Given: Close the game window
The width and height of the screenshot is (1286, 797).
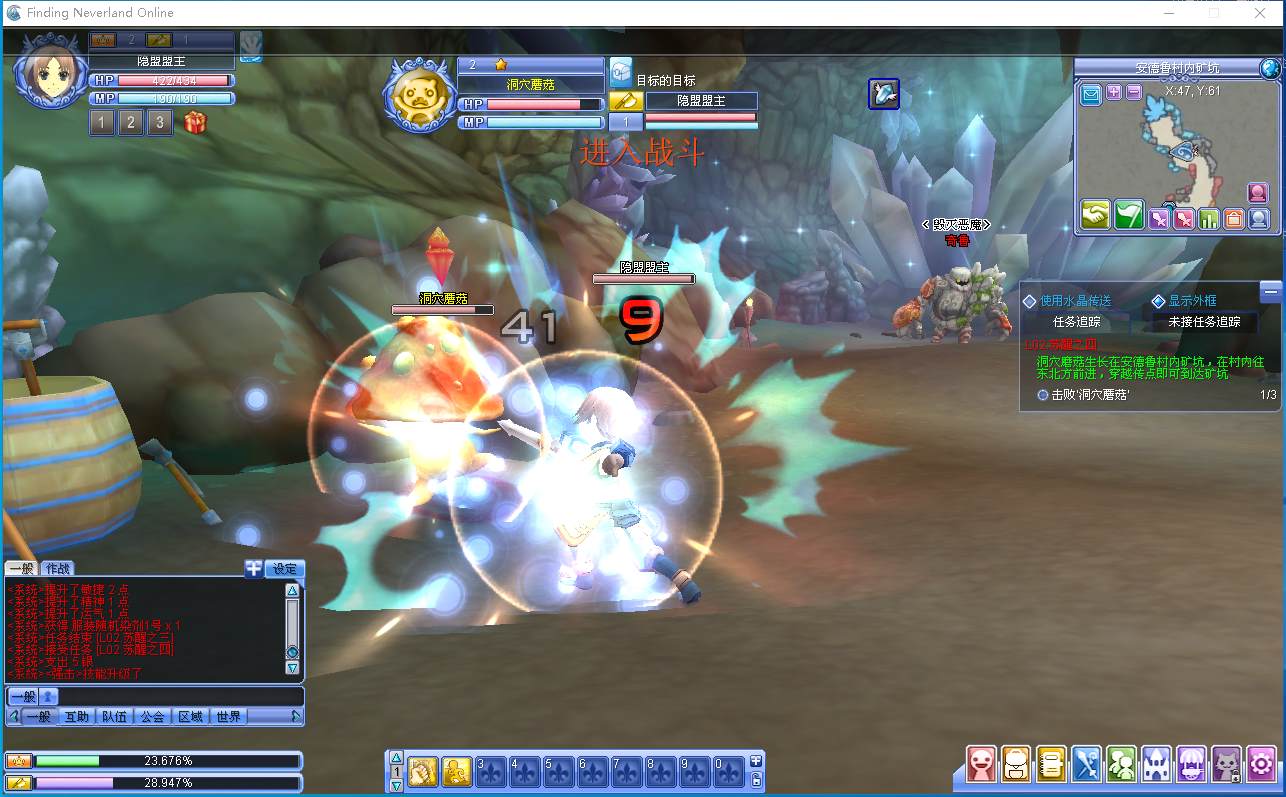Looking at the screenshot, I should (1260, 13).
